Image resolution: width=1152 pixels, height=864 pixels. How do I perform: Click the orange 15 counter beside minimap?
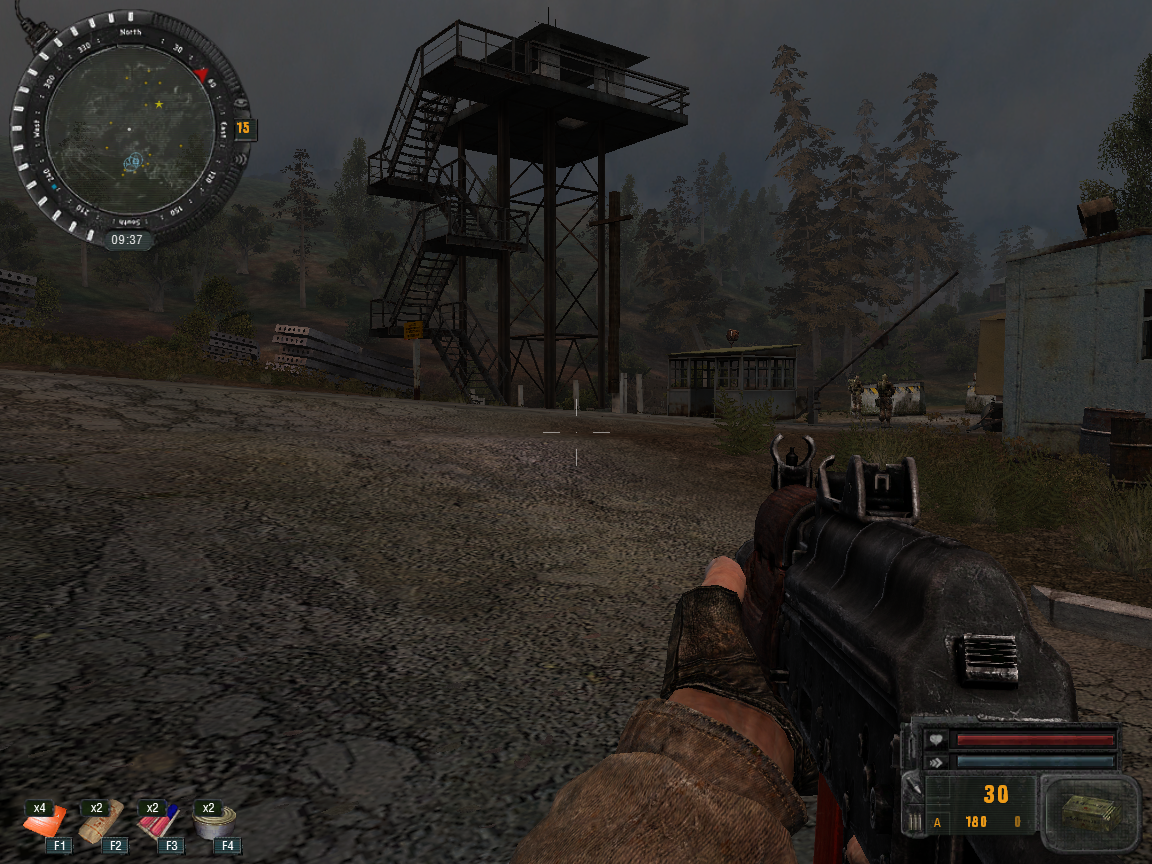click(x=243, y=128)
